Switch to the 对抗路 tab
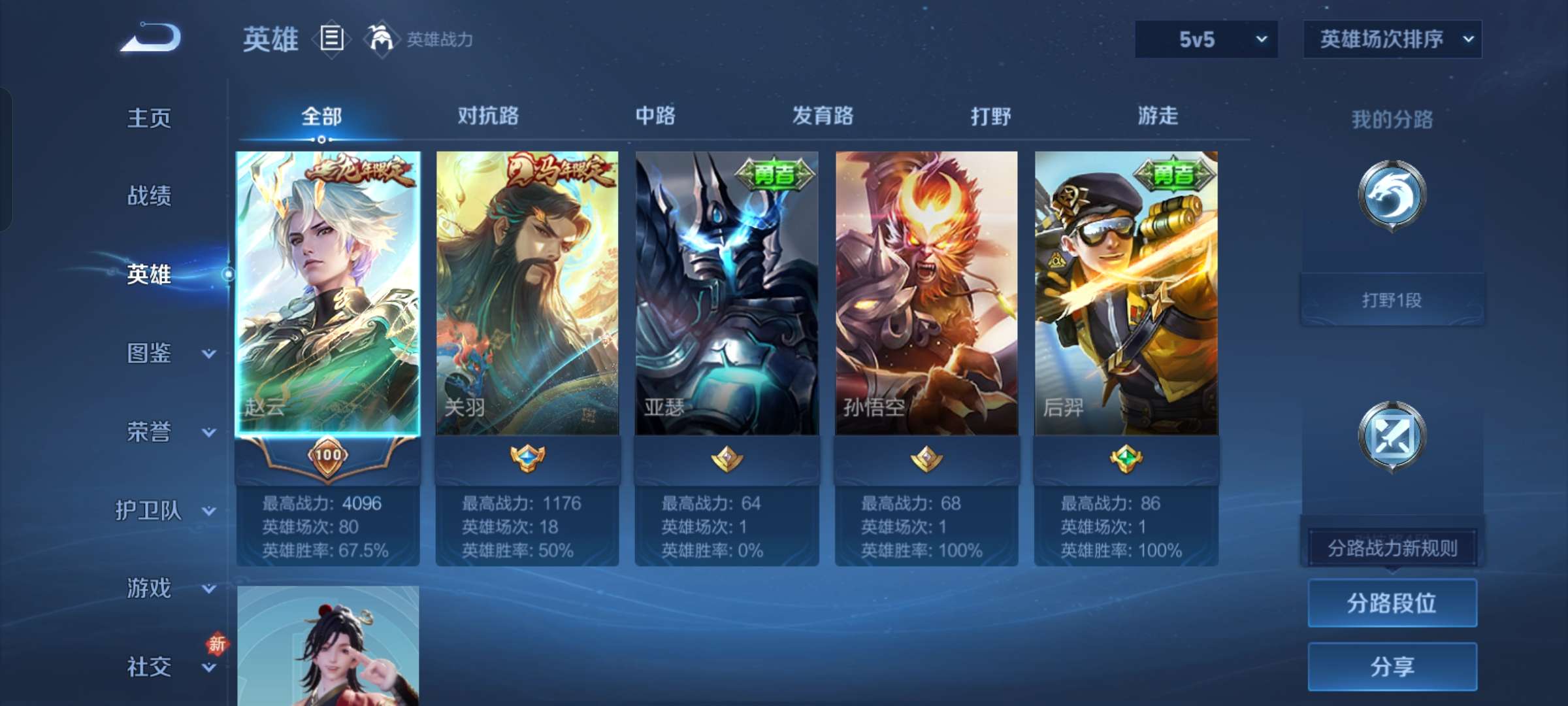1568x706 pixels. (x=489, y=116)
